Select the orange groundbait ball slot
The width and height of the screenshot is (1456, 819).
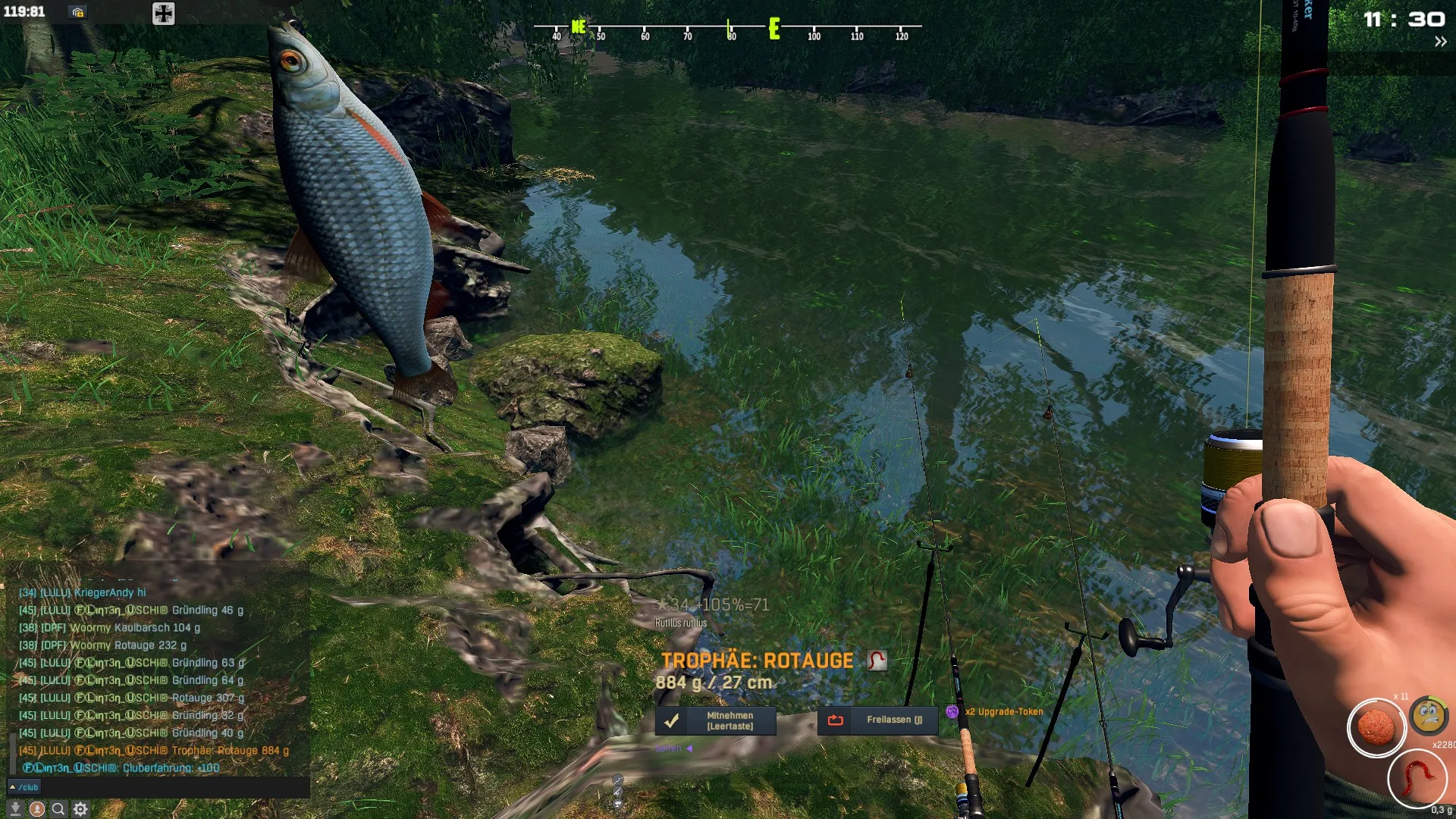pyautogui.click(x=1376, y=727)
